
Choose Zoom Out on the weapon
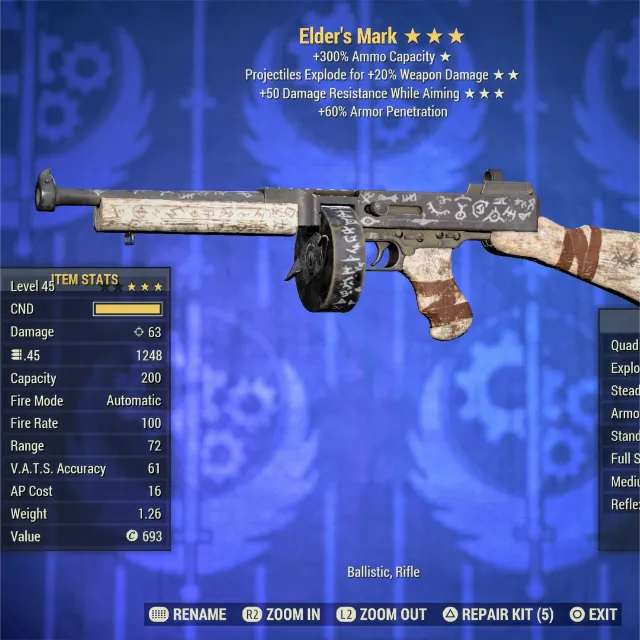coord(381,614)
